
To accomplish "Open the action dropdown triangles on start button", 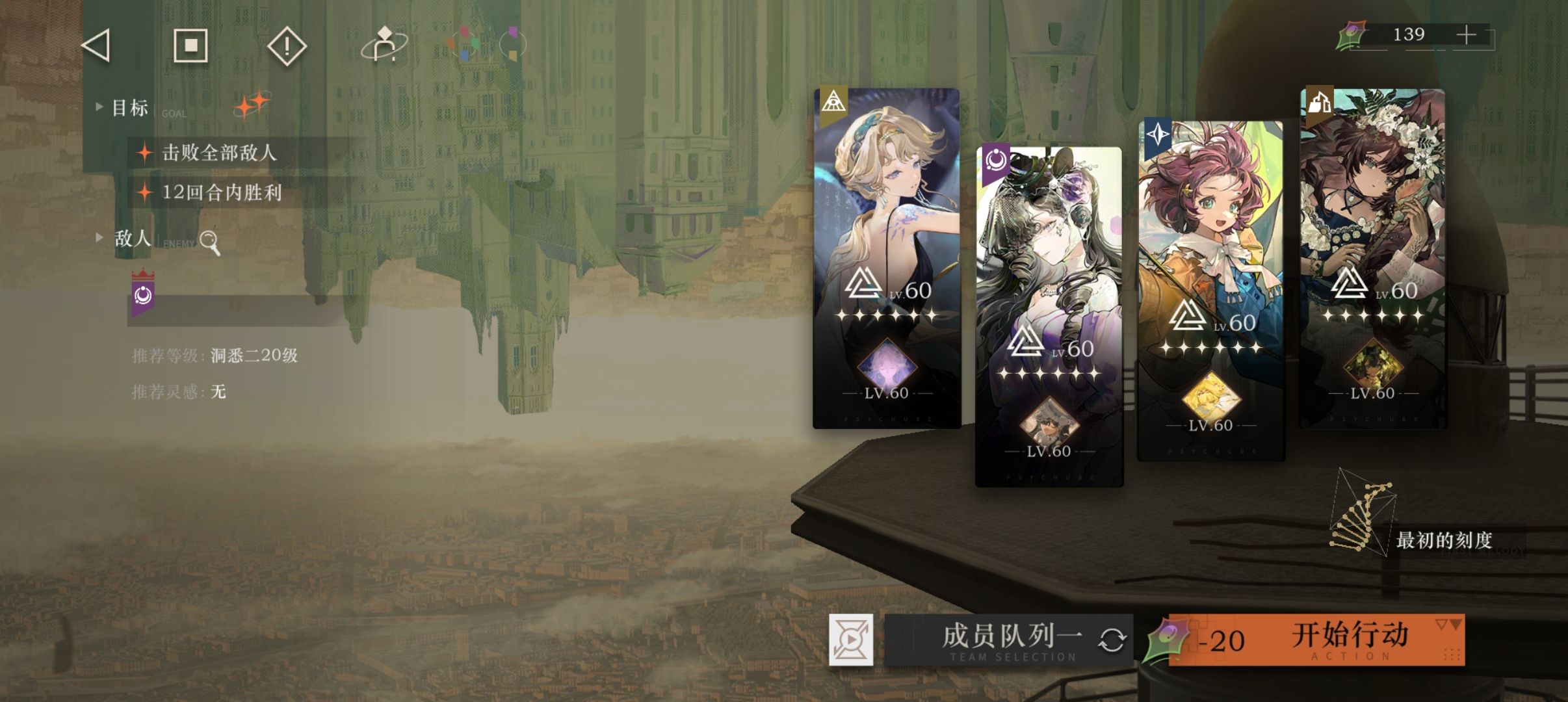I will click(1449, 625).
